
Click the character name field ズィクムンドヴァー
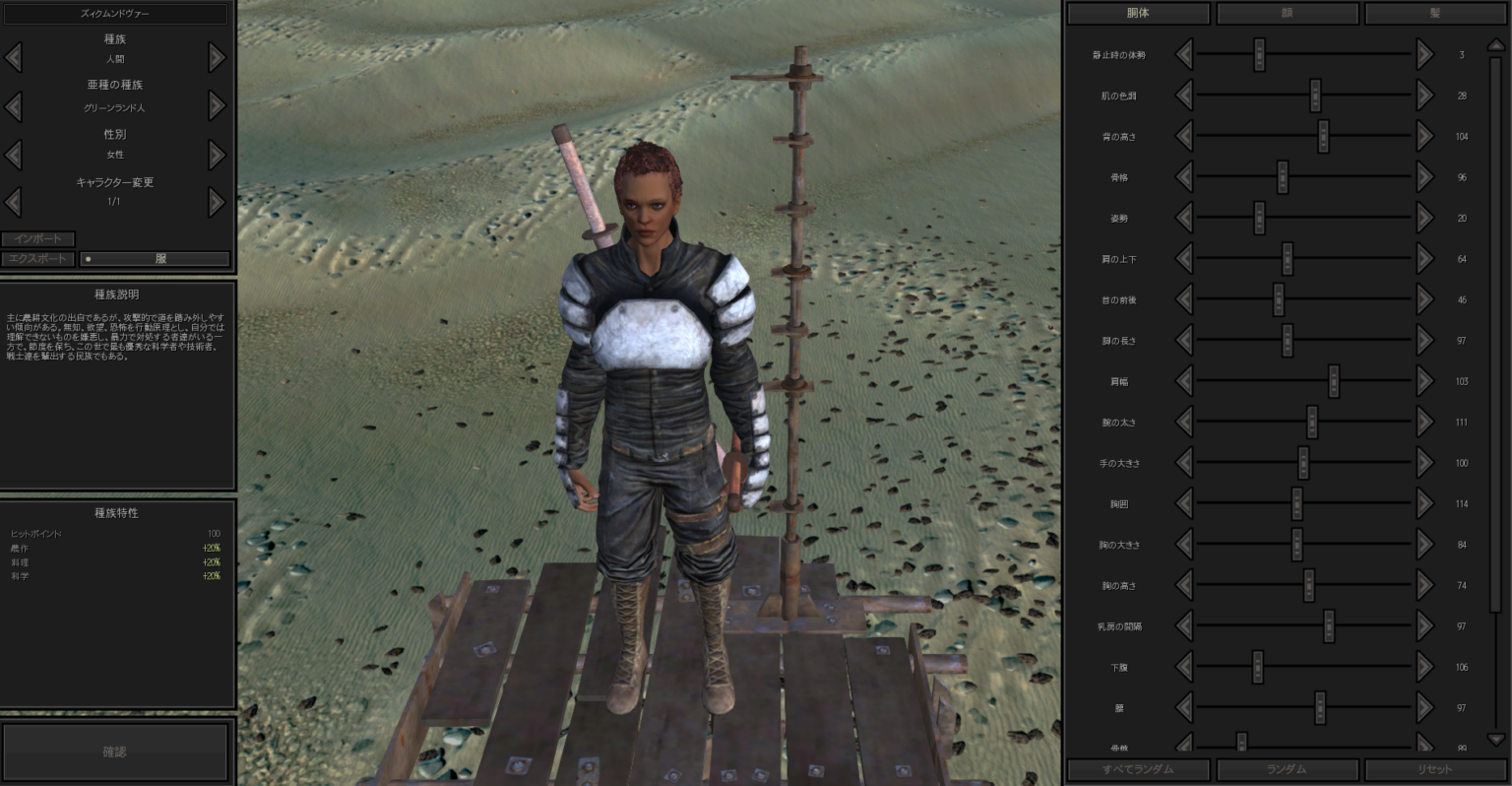tap(115, 13)
